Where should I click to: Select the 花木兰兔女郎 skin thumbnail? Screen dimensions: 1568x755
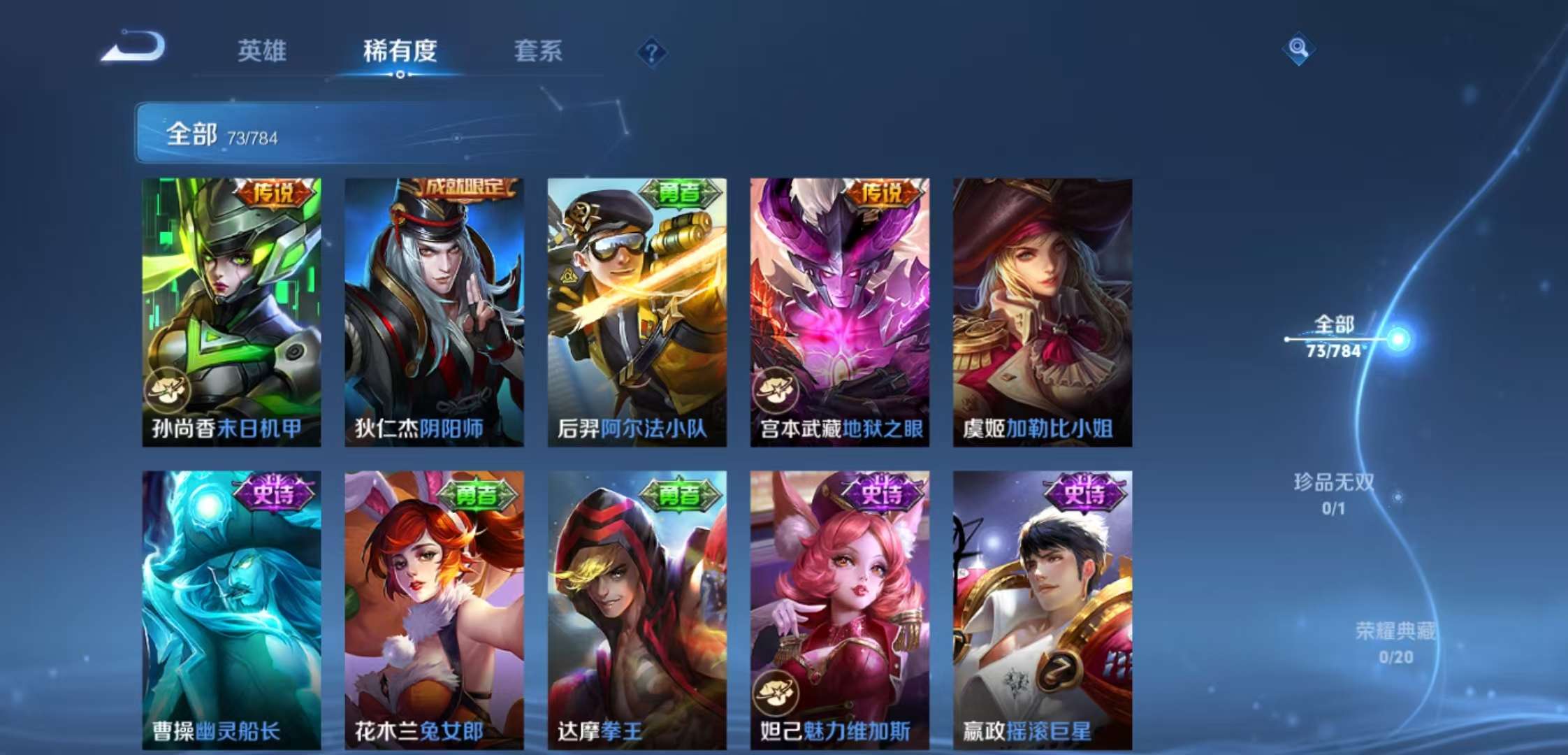tap(436, 594)
